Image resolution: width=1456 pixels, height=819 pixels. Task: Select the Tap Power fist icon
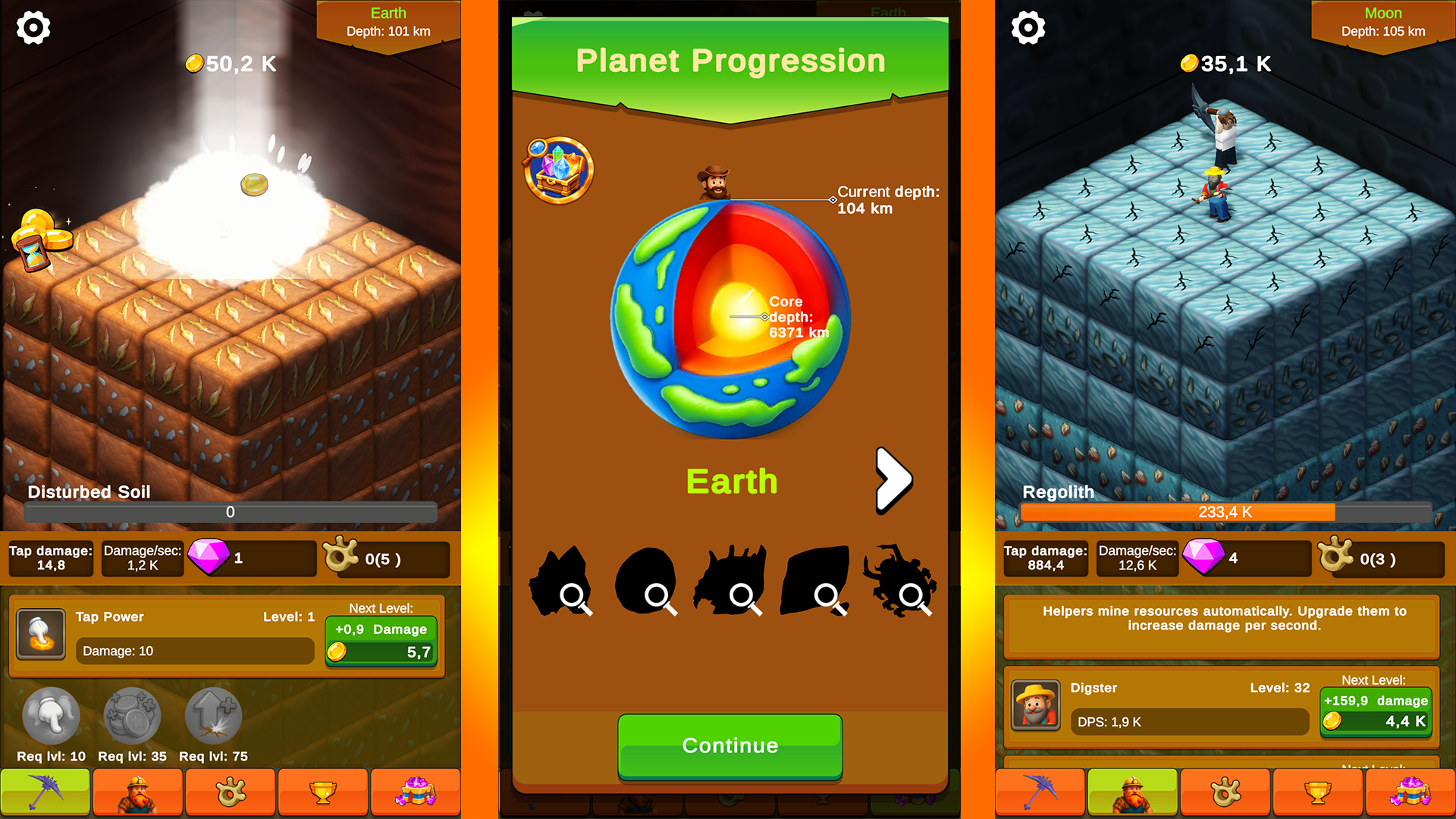point(40,635)
